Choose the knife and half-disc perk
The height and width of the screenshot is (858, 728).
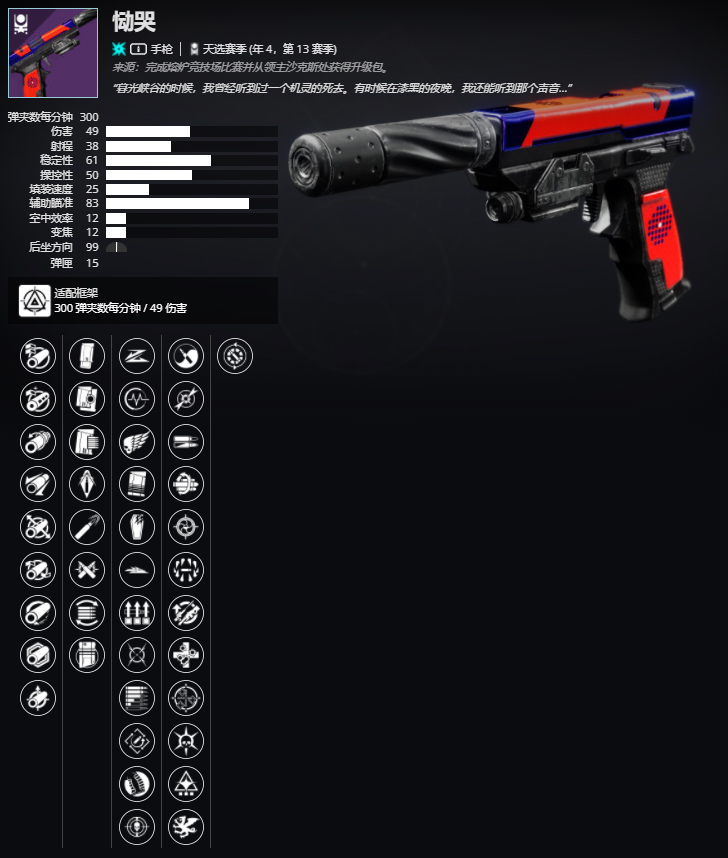click(x=186, y=356)
